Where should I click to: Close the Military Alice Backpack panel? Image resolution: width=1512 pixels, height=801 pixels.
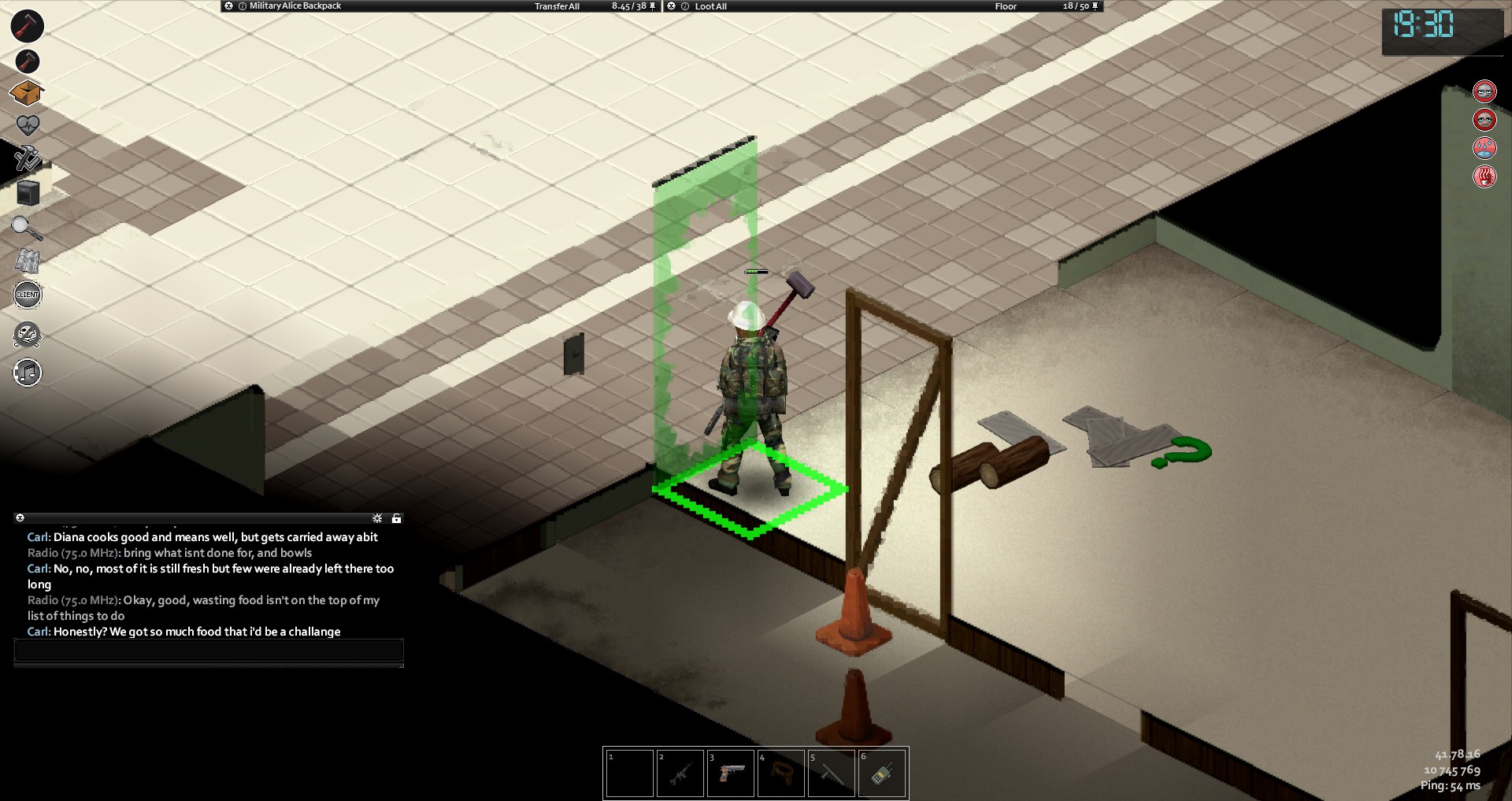coord(228,6)
